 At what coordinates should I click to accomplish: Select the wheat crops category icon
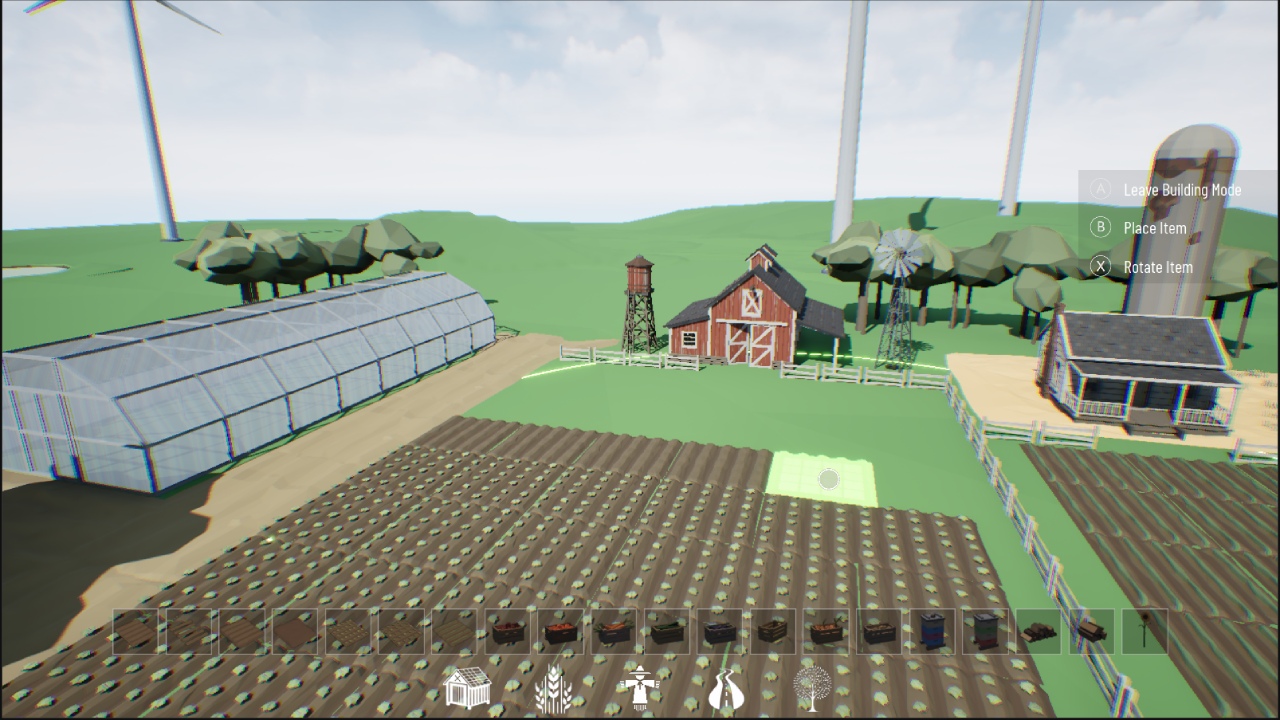point(555,687)
